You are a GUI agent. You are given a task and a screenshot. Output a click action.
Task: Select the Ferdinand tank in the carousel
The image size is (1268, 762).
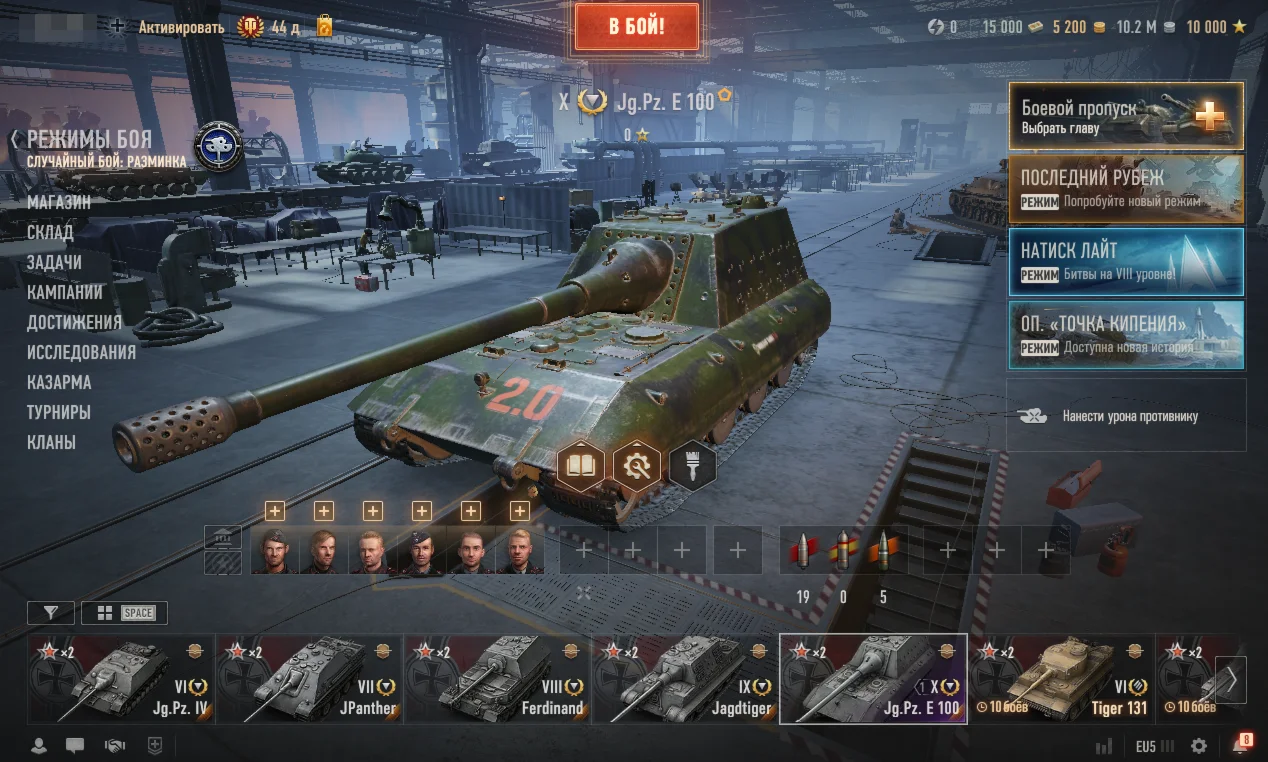click(x=497, y=679)
